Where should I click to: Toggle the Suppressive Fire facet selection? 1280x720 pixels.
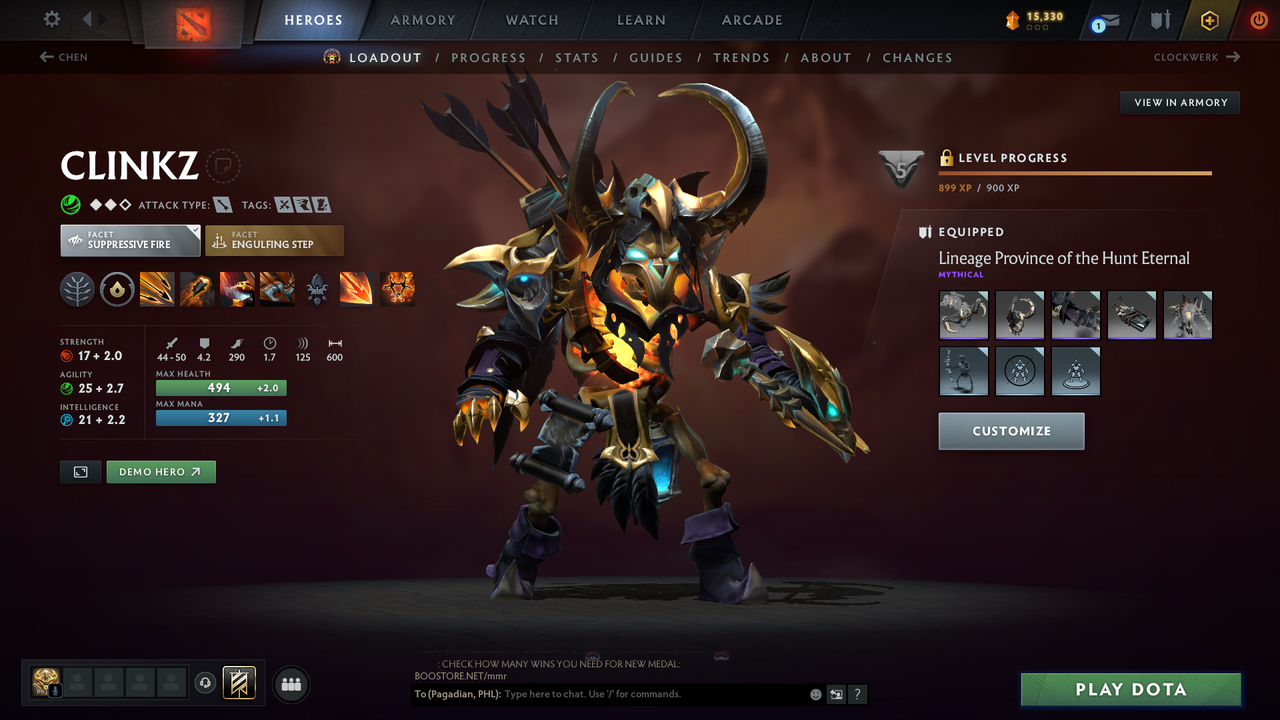click(x=130, y=240)
